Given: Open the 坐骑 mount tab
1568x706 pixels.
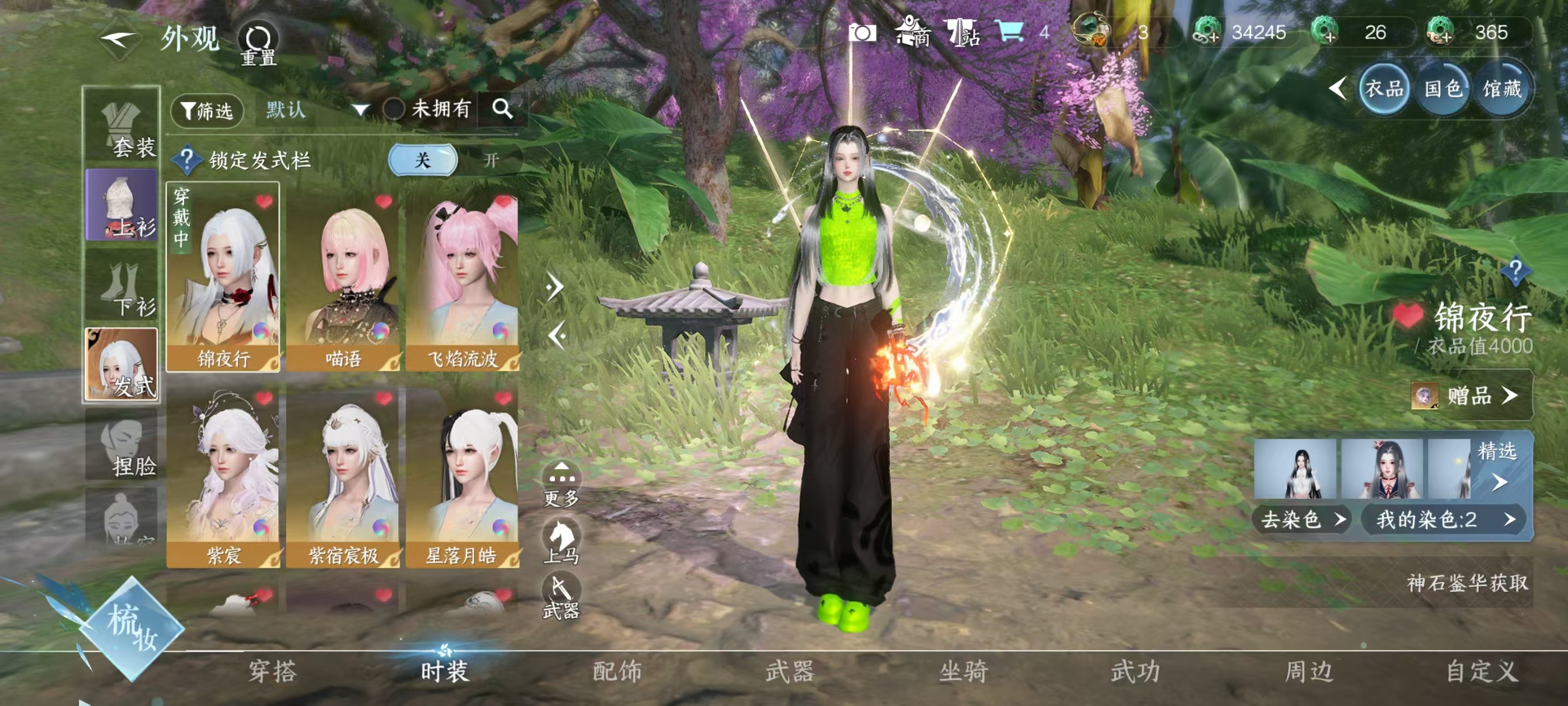Looking at the screenshot, I should coord(963,671).
